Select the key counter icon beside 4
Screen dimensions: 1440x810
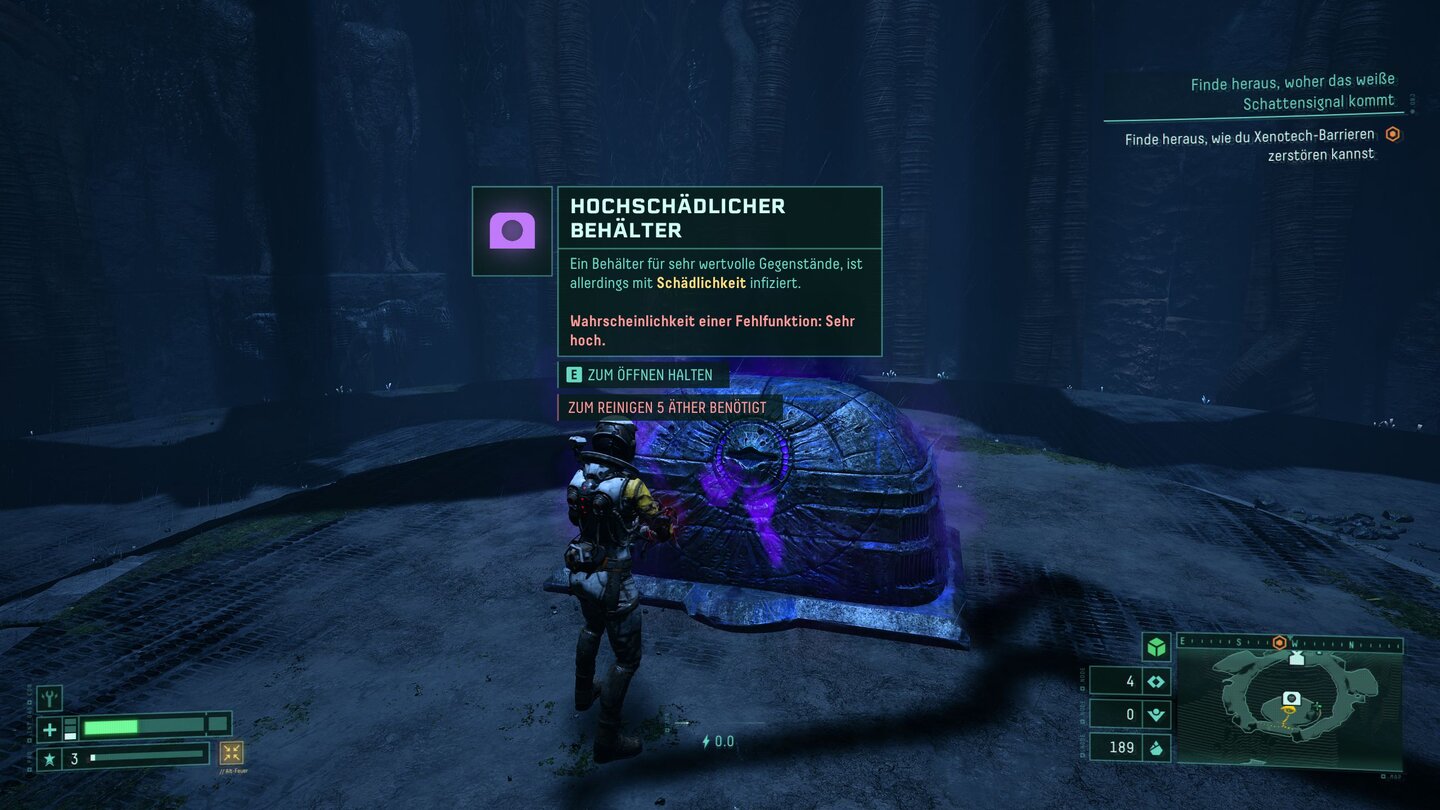1157,681
